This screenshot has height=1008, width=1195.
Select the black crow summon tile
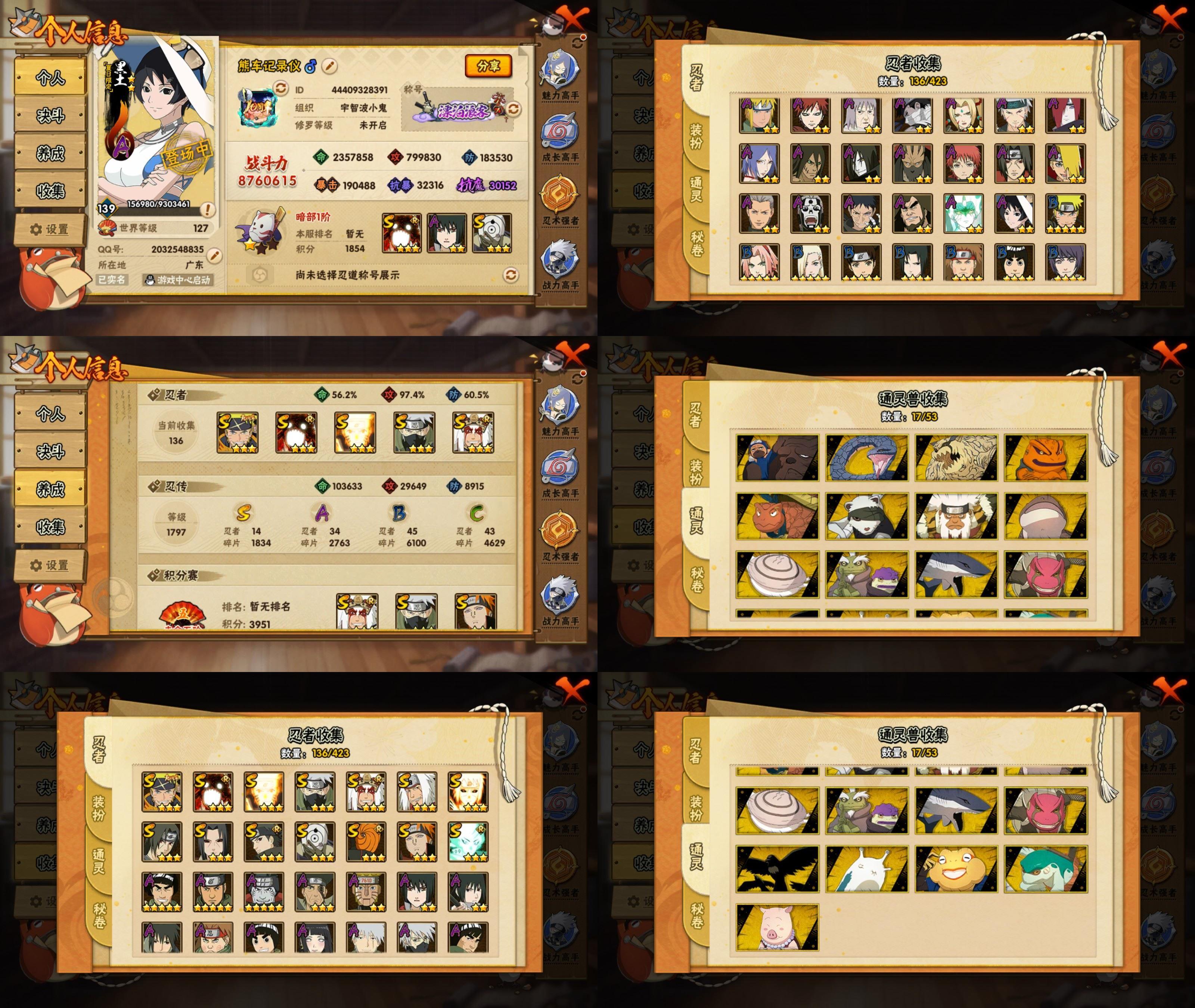pos(777,869)
